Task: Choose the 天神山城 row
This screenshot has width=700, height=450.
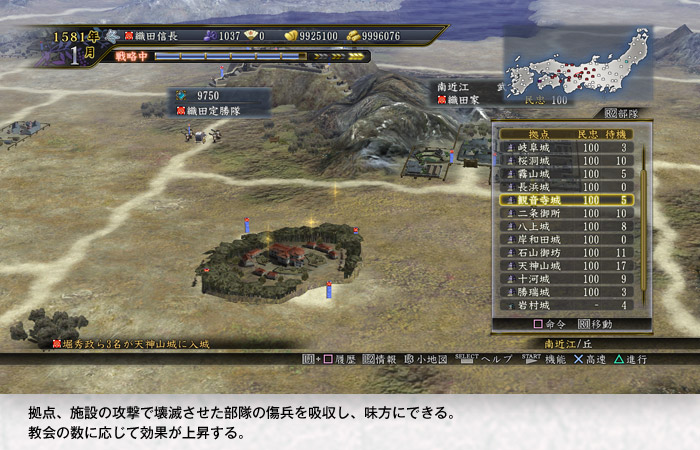Action: click(566, 265)
